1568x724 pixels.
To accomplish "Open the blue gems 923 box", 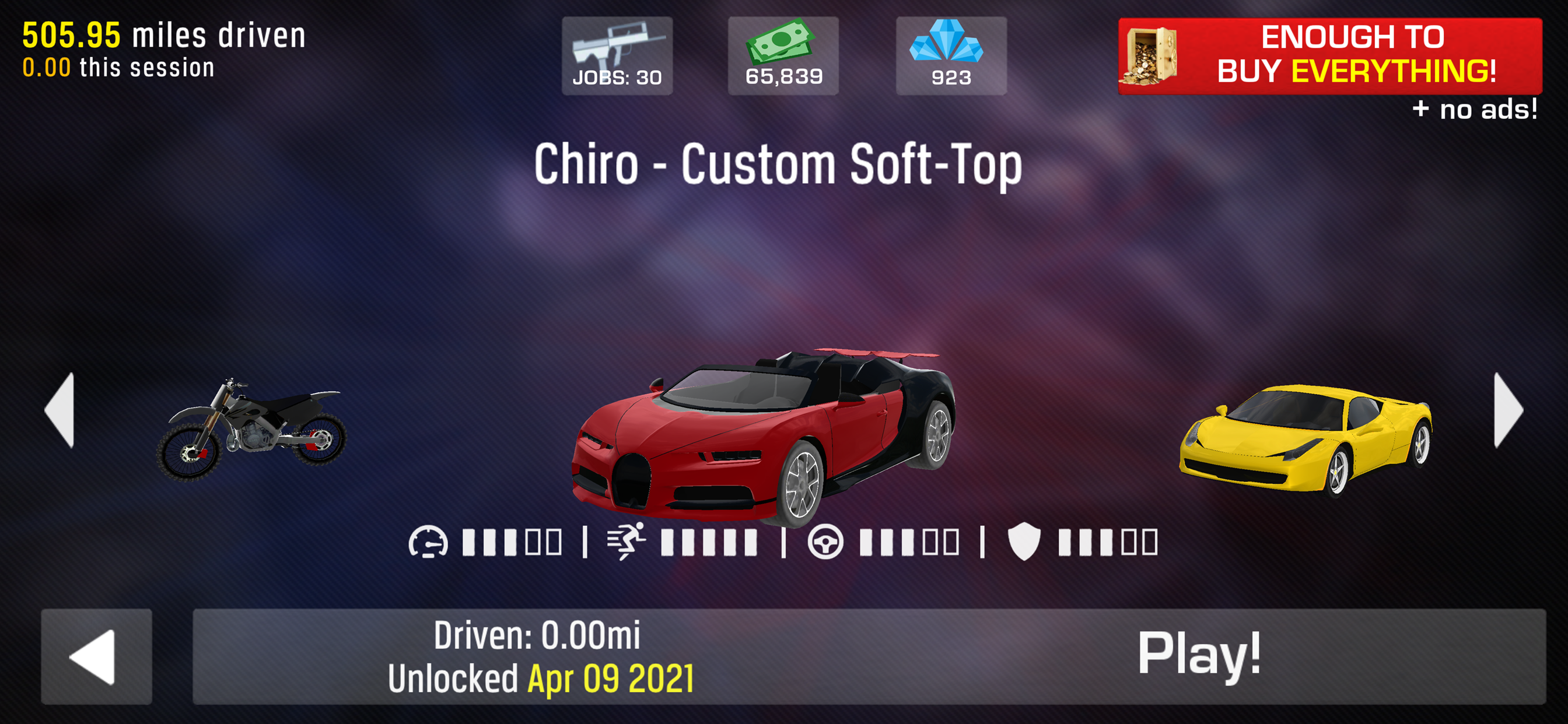I will tap(951, 56).
